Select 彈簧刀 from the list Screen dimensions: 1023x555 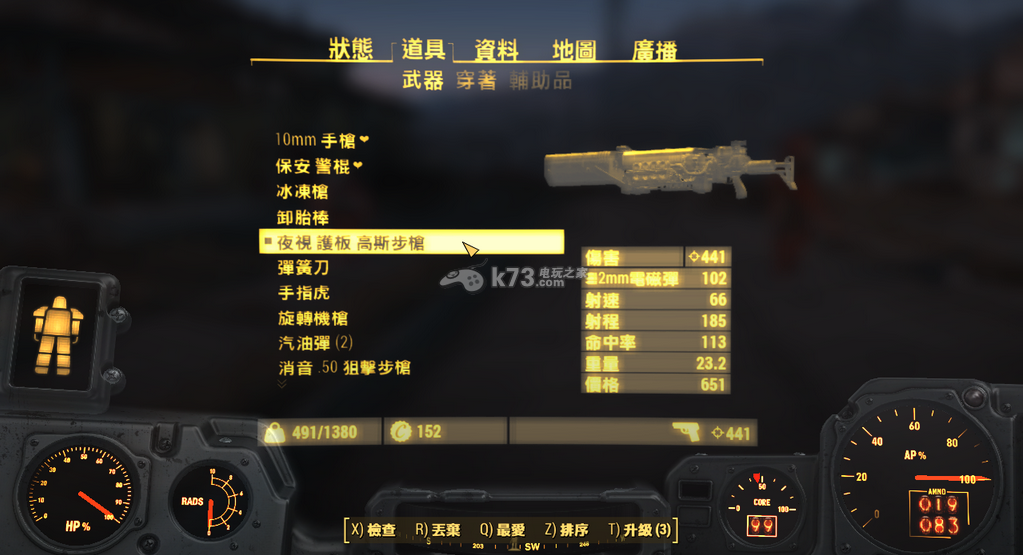tap(302, 268)
